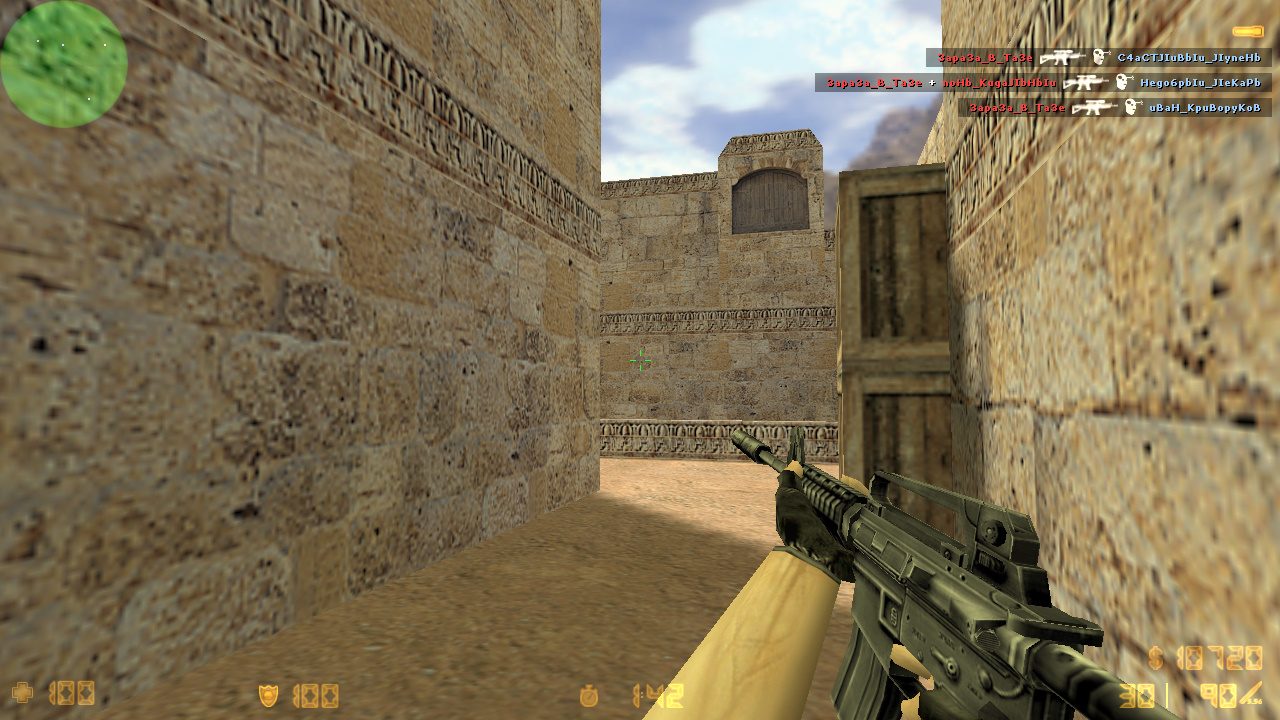Click the M4A1 icon in the top kill notice

pos(1062,57)
